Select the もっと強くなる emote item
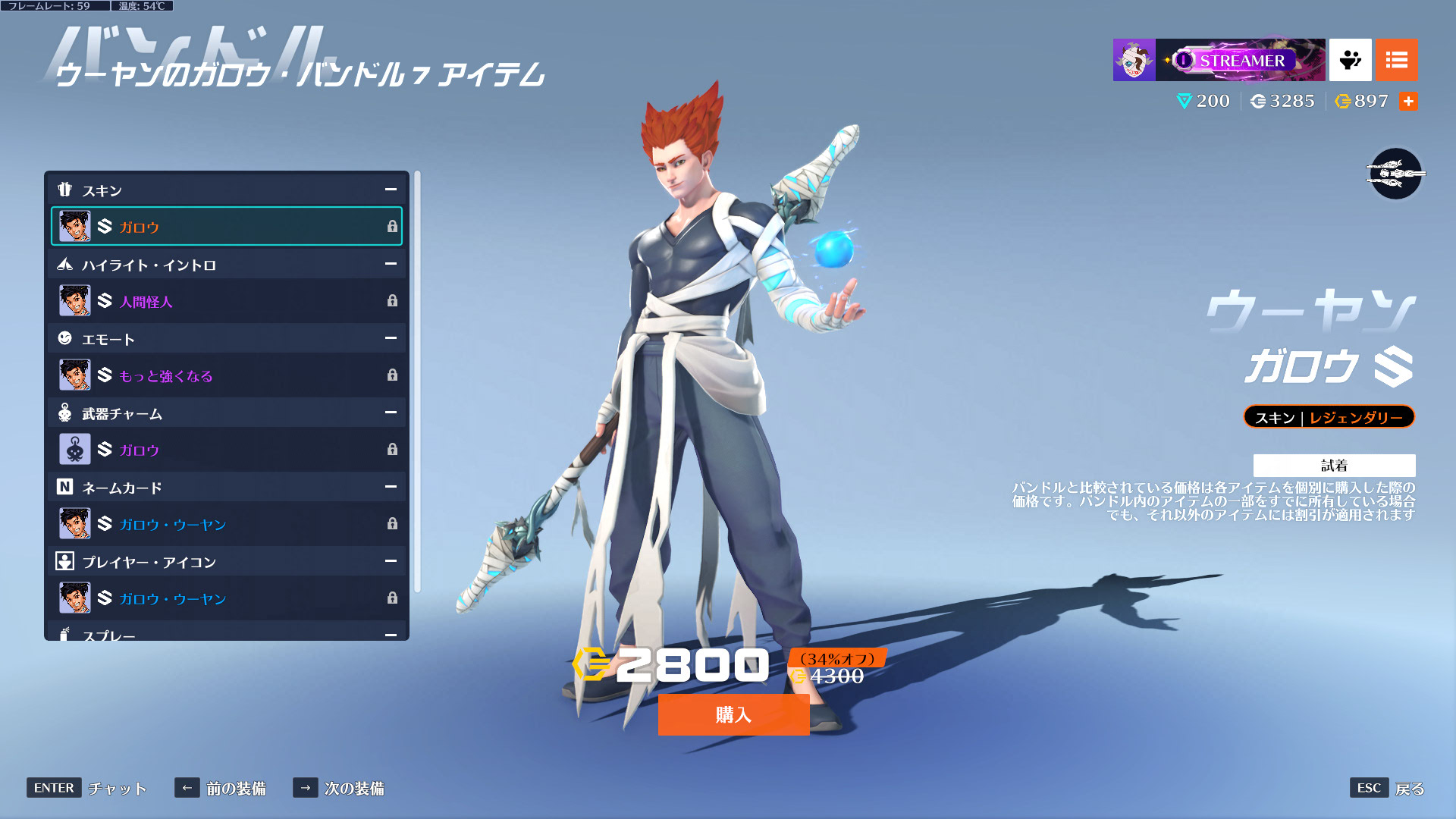The width and height of the screenshot is (1456, 819). point(226,375)
